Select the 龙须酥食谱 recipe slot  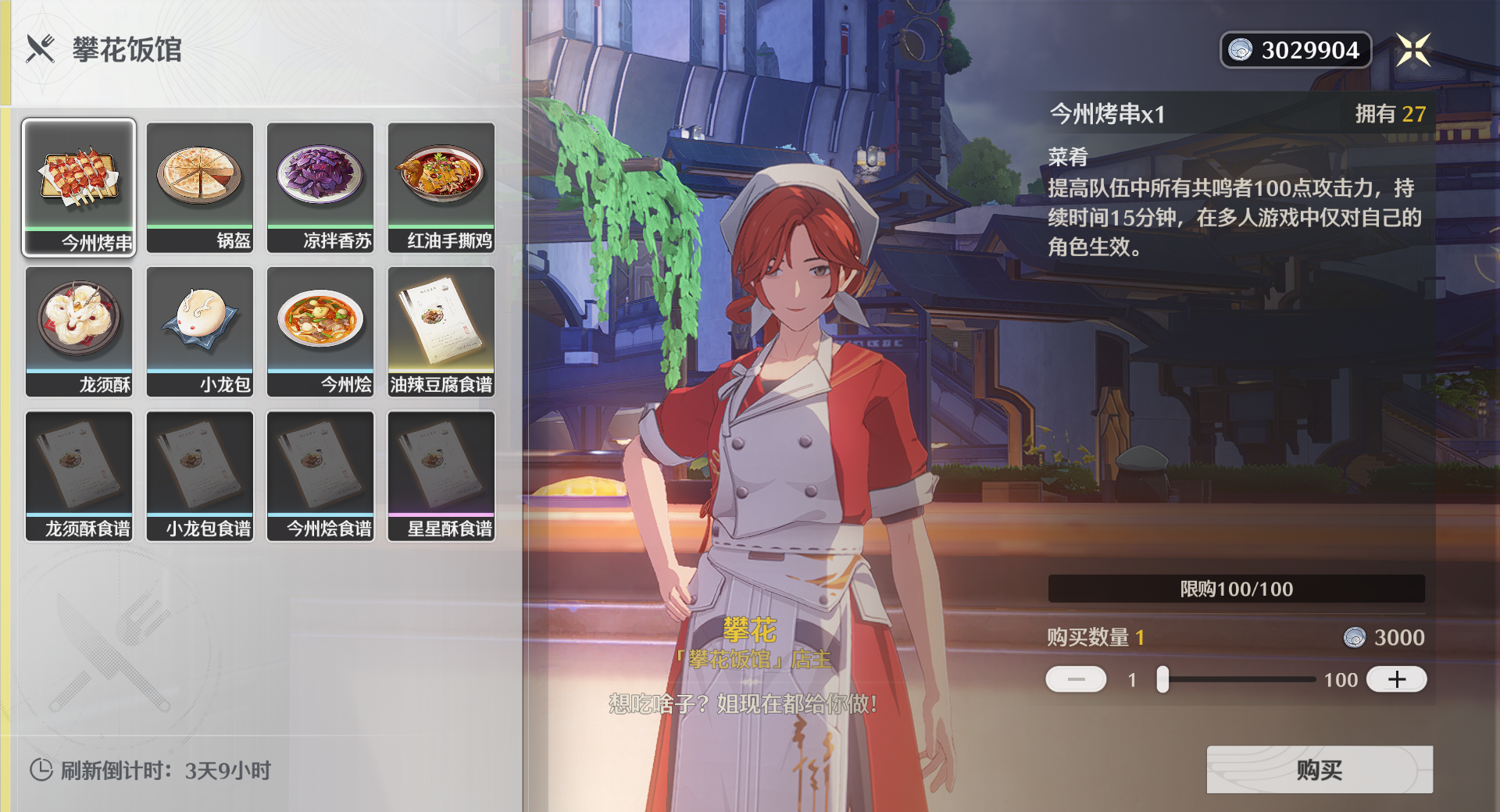(x=79, y=475)
